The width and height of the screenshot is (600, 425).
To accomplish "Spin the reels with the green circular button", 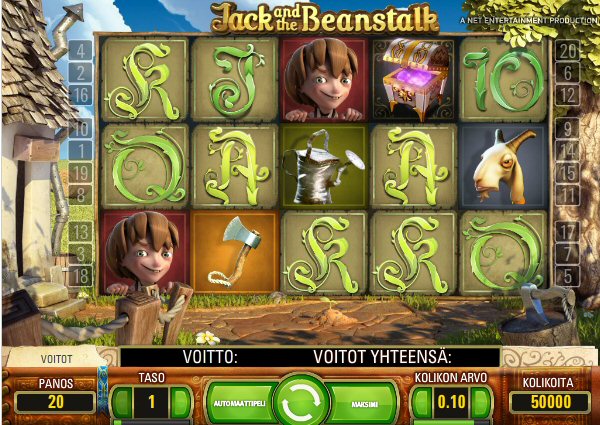I will [299, 402].
